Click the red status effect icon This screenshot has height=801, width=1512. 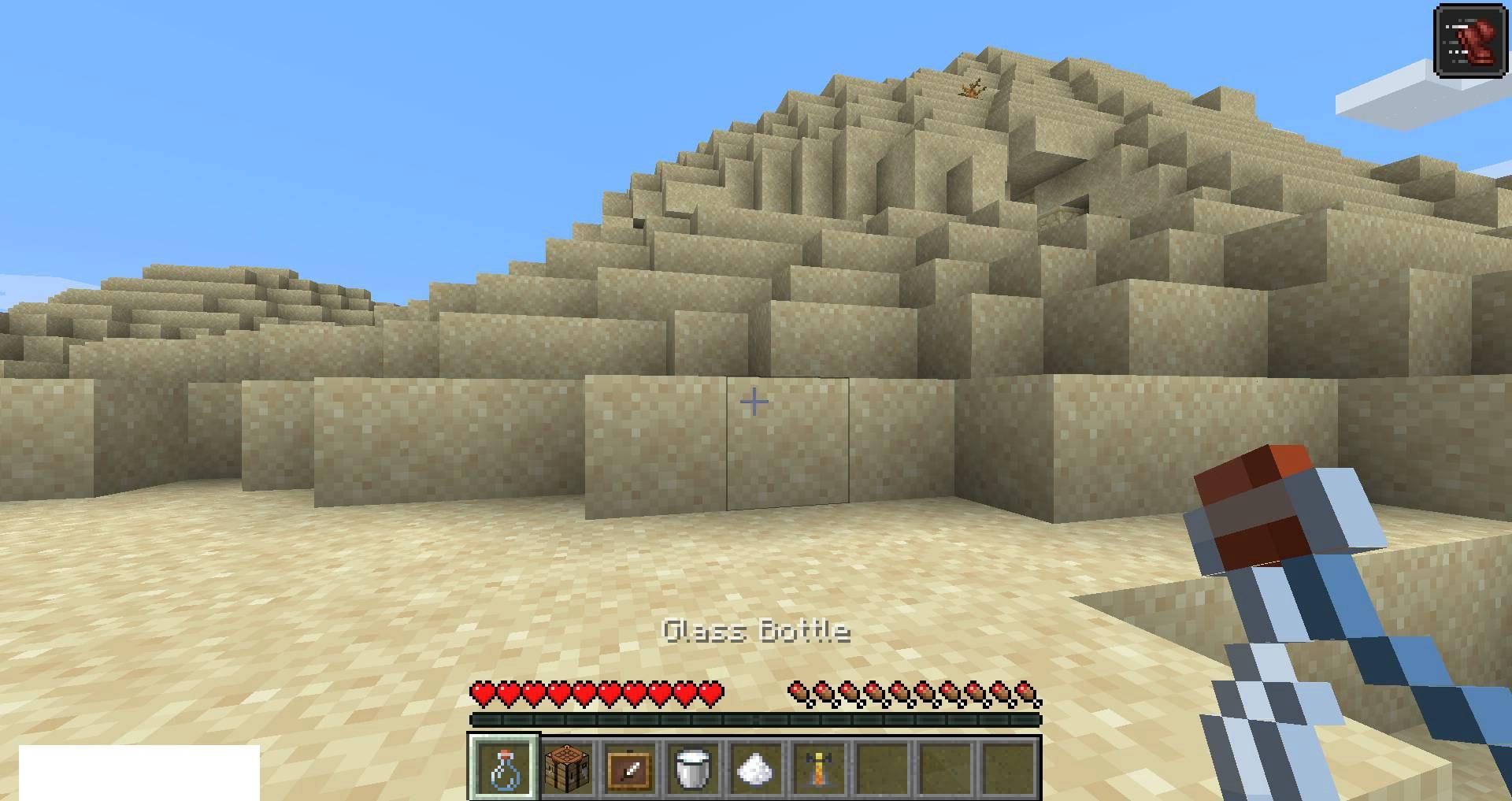pos(1470,41)
